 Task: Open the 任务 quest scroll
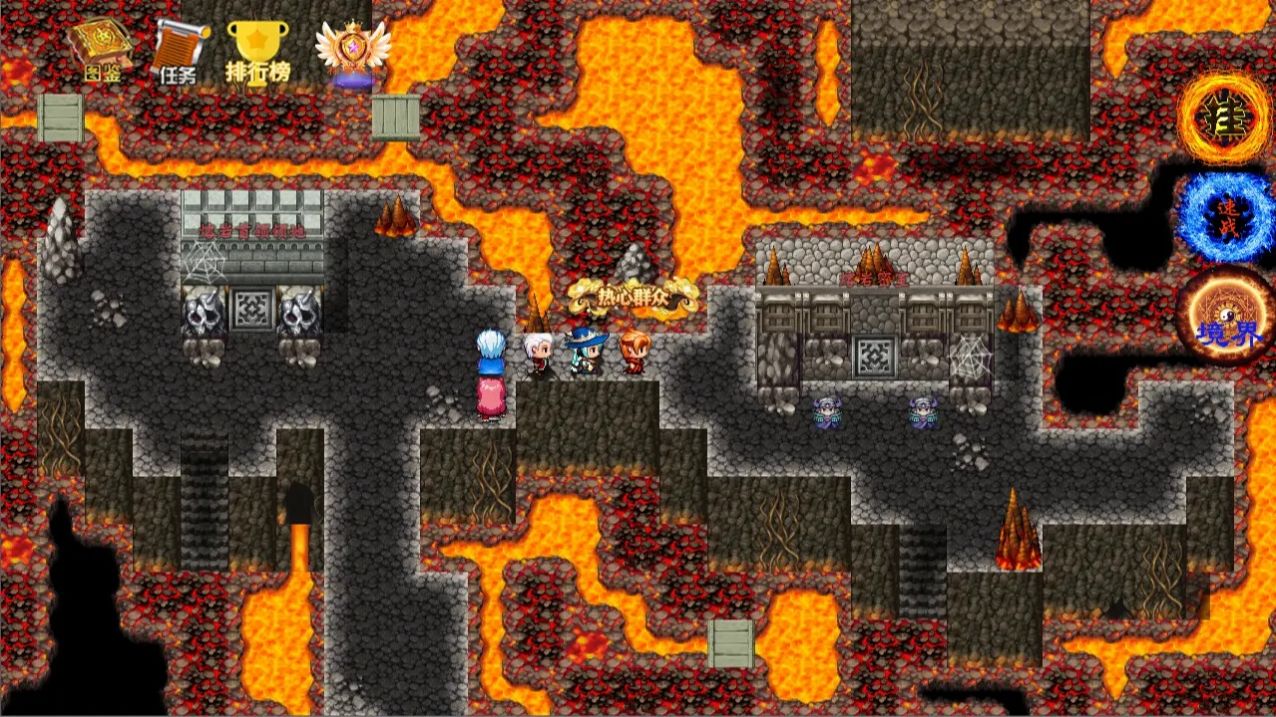(178, 52)
